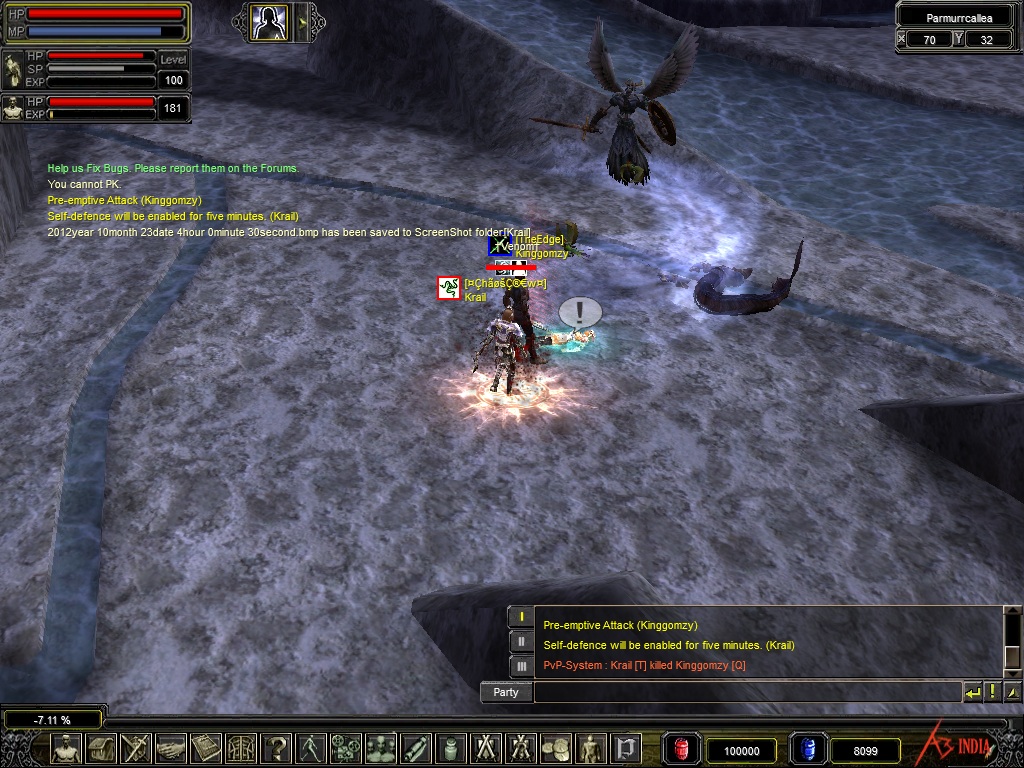Viewport: 1024px width, 768px height.
Task: Select the pet portrait beside the Level display
Action: [13, 69]
